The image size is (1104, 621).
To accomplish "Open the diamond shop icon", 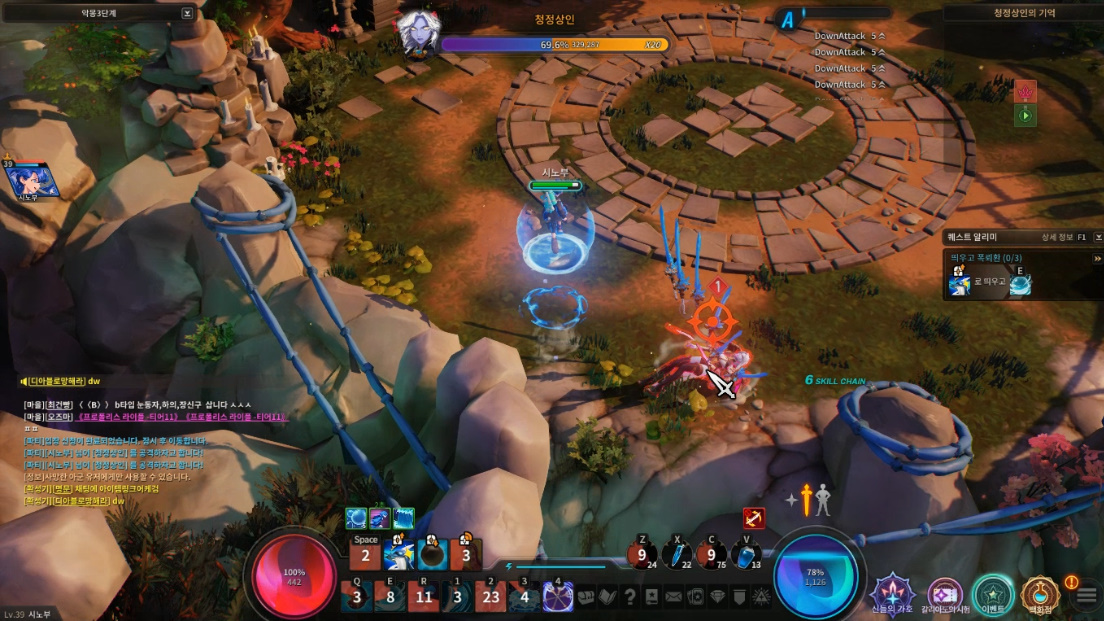I will click(x=716, y=597).
